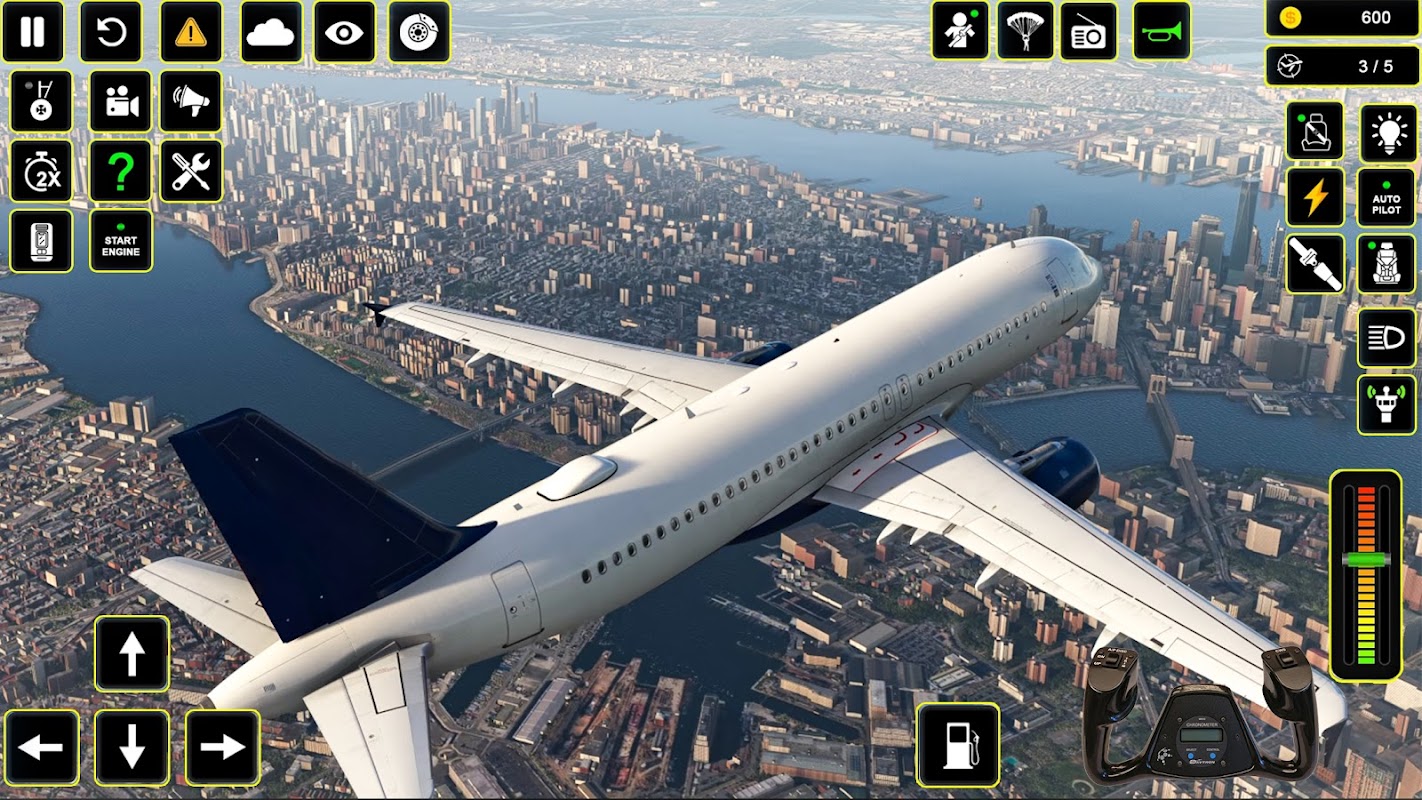This screenshot has width=1422, height=800.
Task: Click the up arrow control button
Action: tap(132, 654)
